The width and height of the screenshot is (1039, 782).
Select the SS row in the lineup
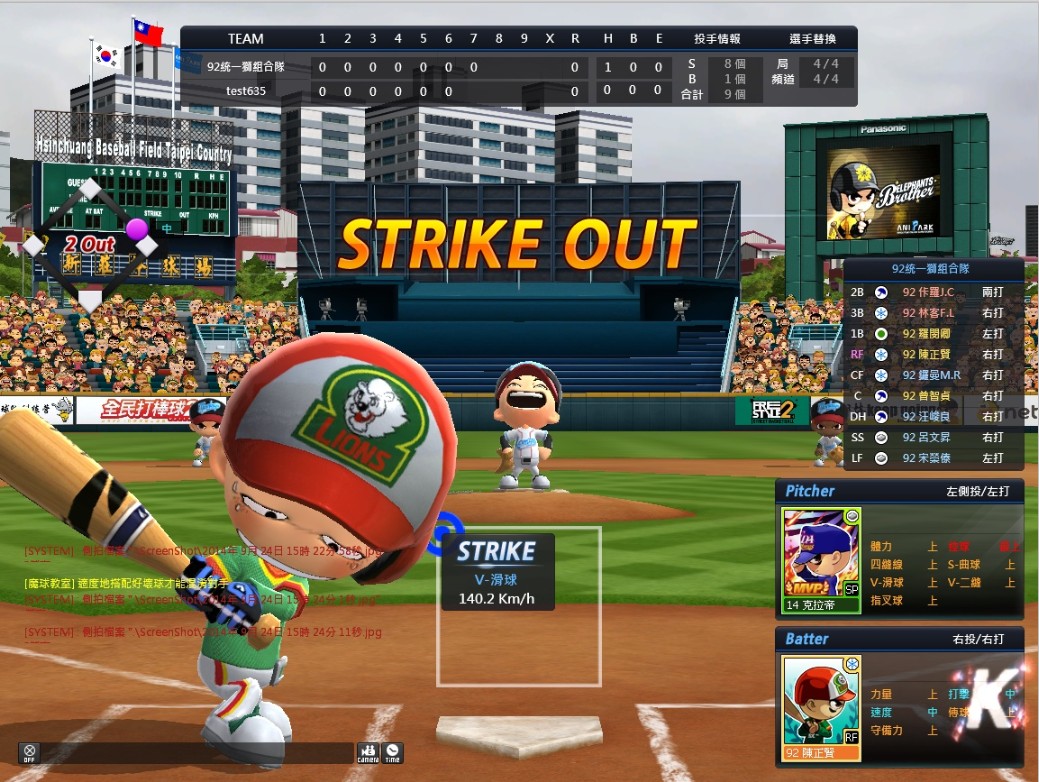(932, 437)
